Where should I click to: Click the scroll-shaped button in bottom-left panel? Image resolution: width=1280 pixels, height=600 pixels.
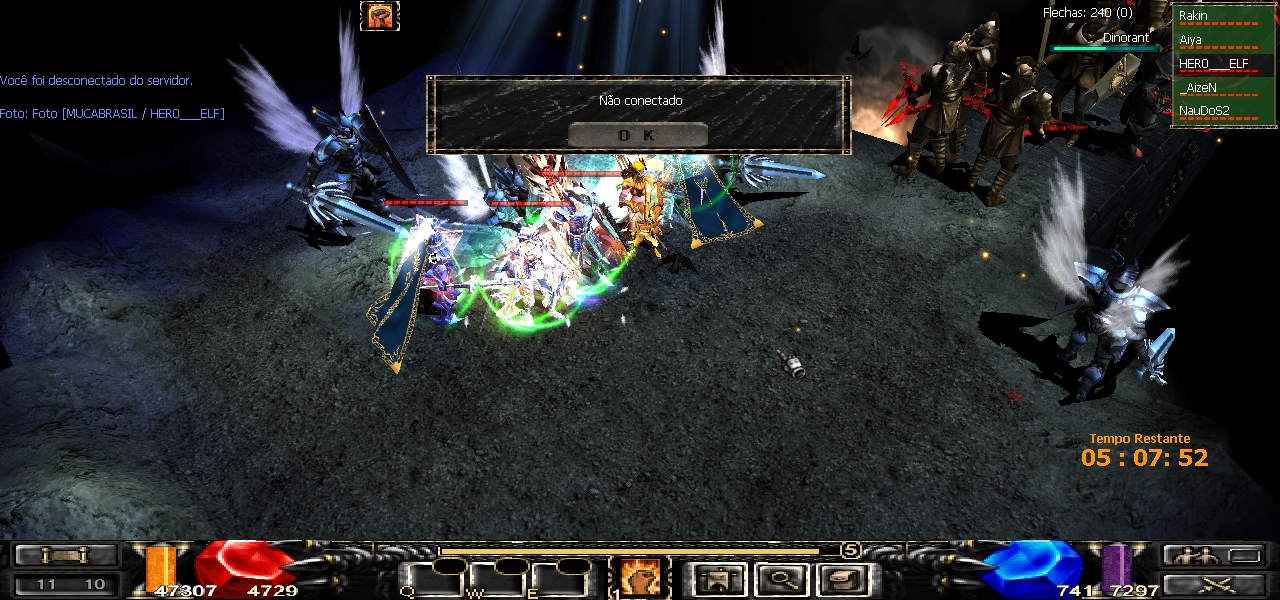(x=66, y=555)
